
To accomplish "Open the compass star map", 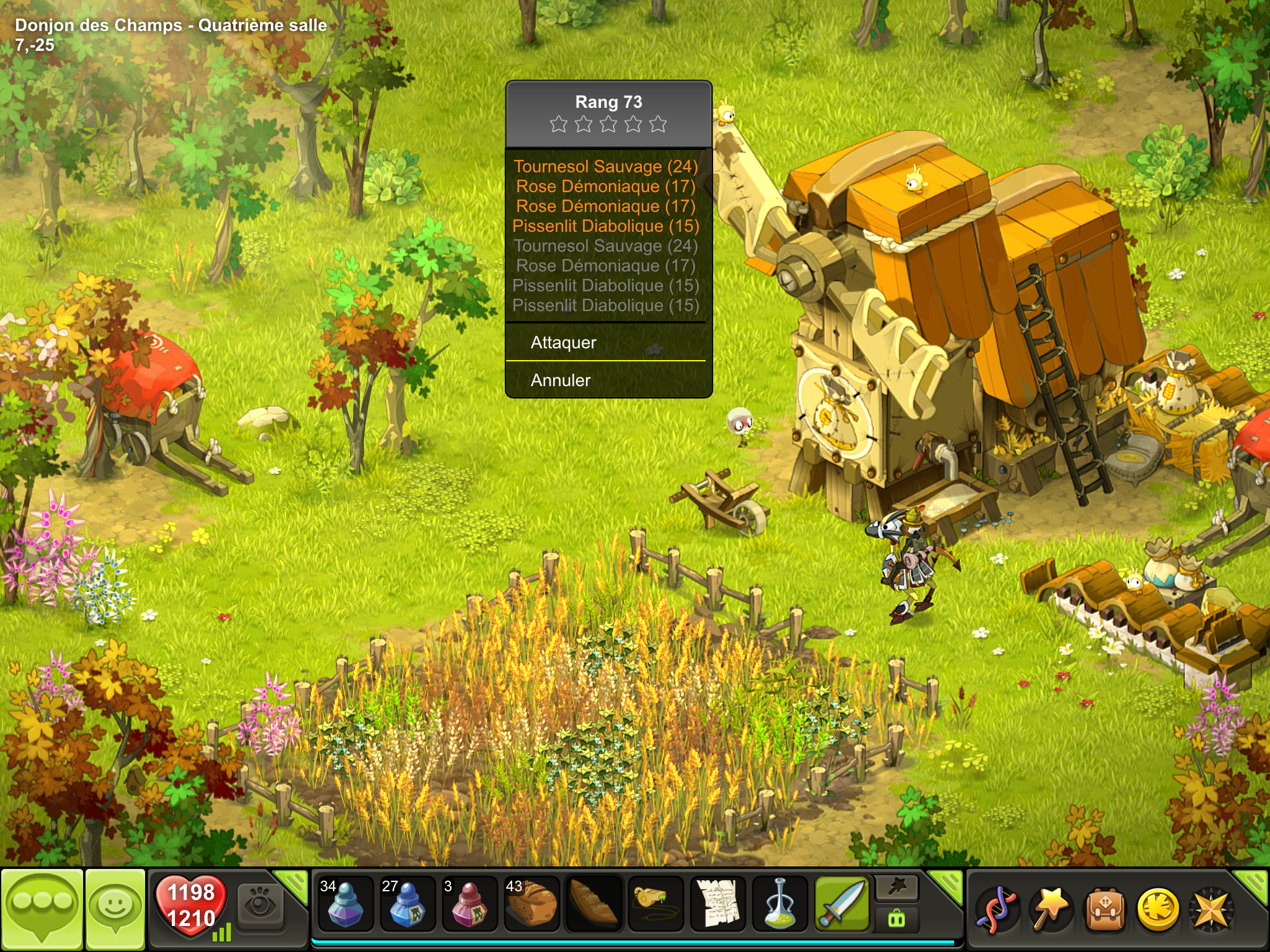I will tap(1211, 910).
